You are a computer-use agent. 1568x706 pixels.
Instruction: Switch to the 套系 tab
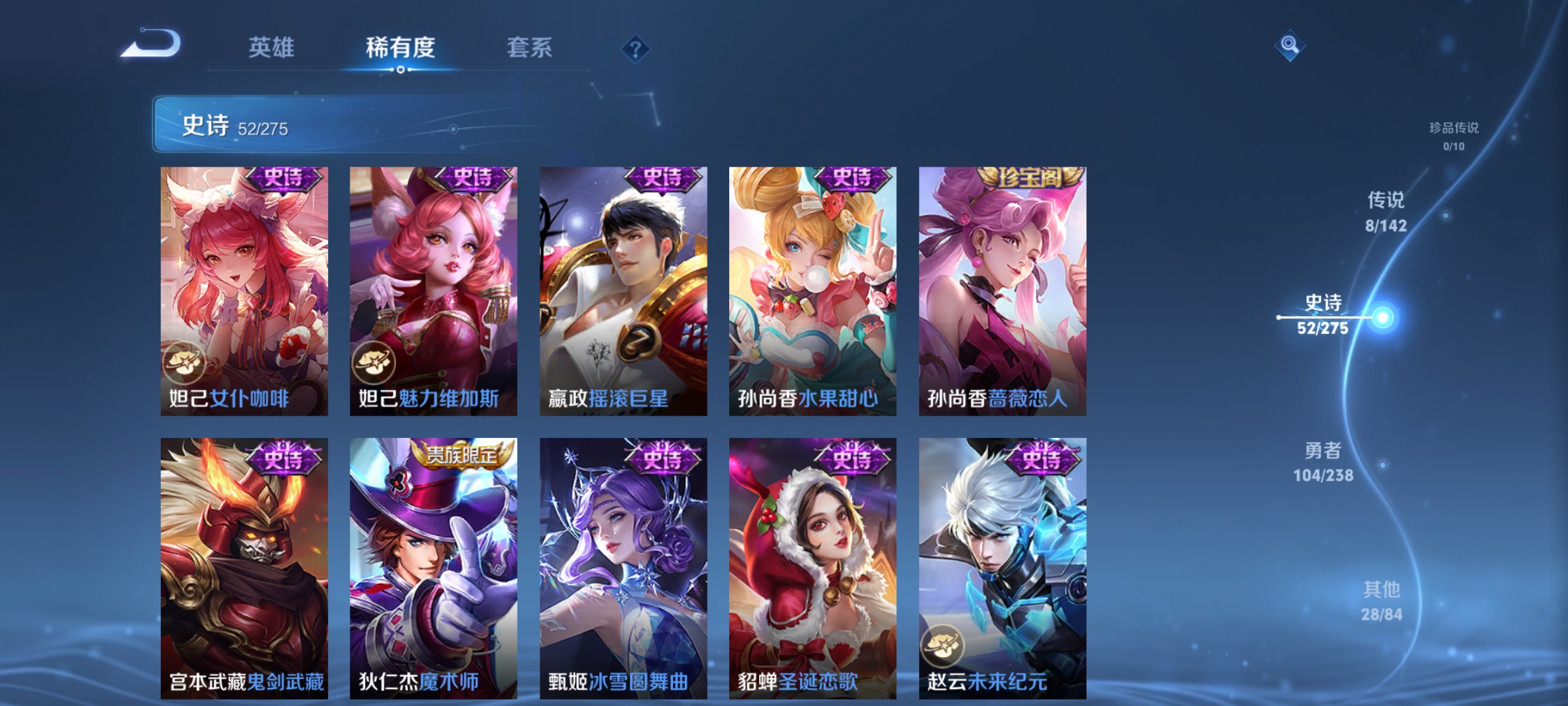tap(530, 47)
